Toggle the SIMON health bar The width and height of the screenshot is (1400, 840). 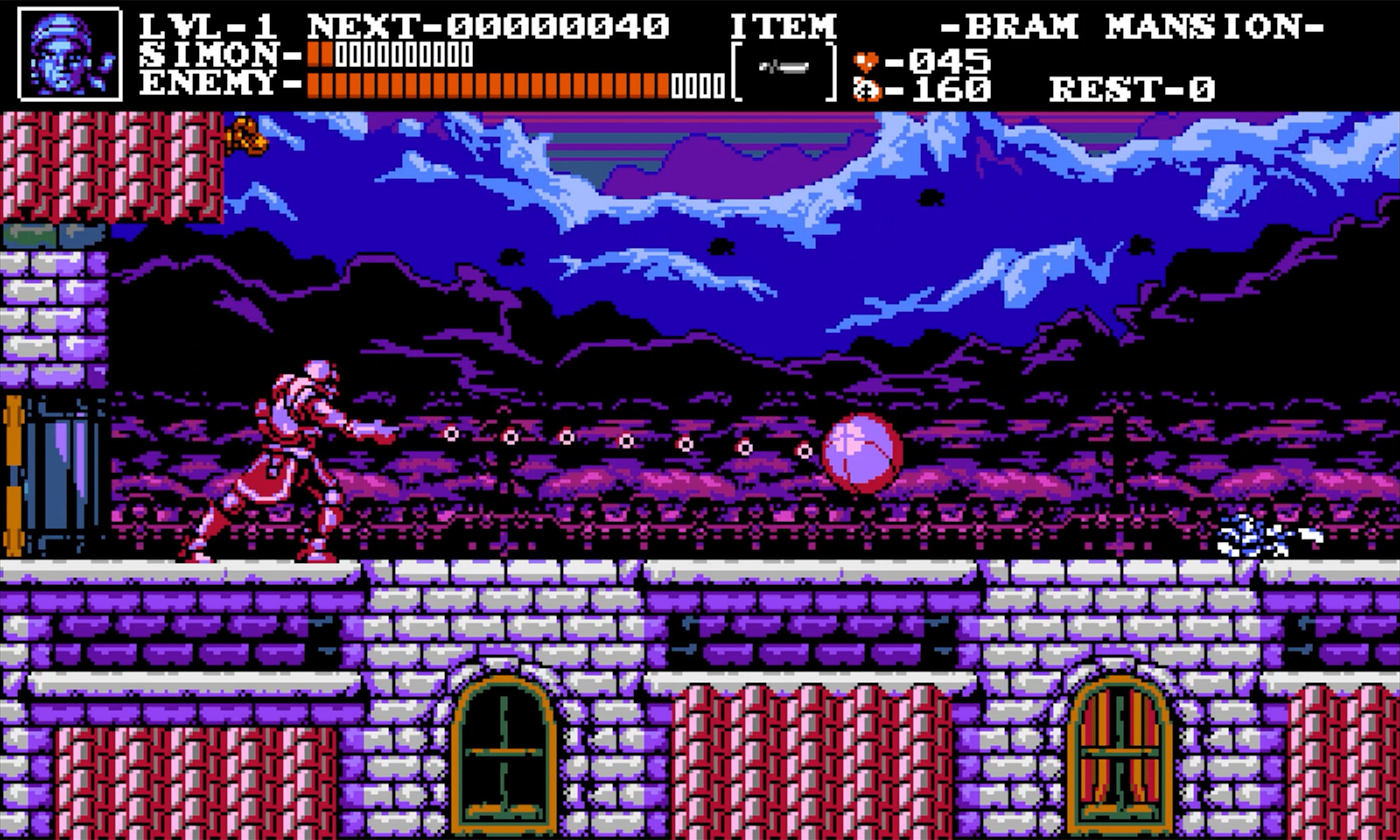[x=389, y=54]
